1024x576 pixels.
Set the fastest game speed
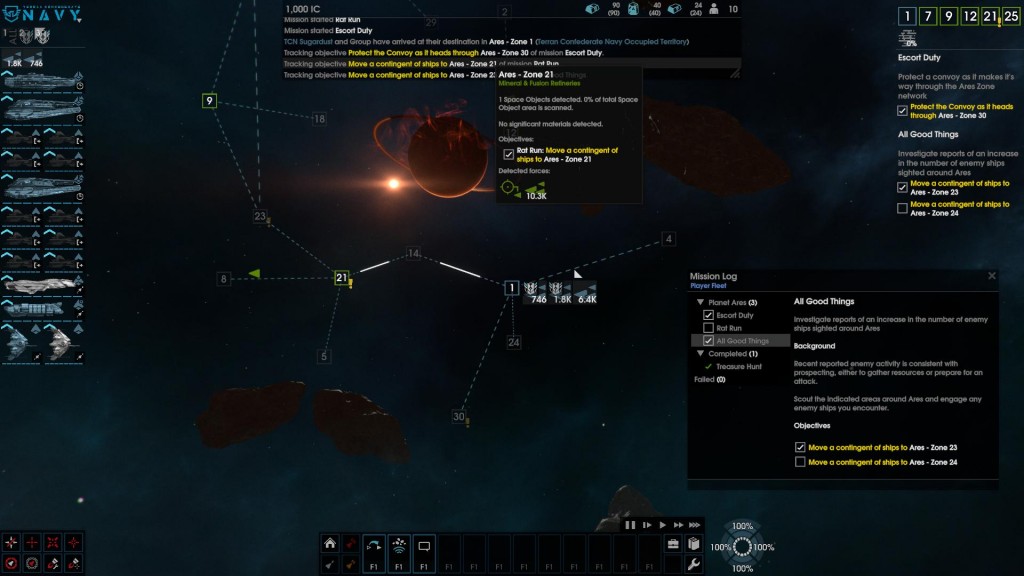[x=695, y=524]
